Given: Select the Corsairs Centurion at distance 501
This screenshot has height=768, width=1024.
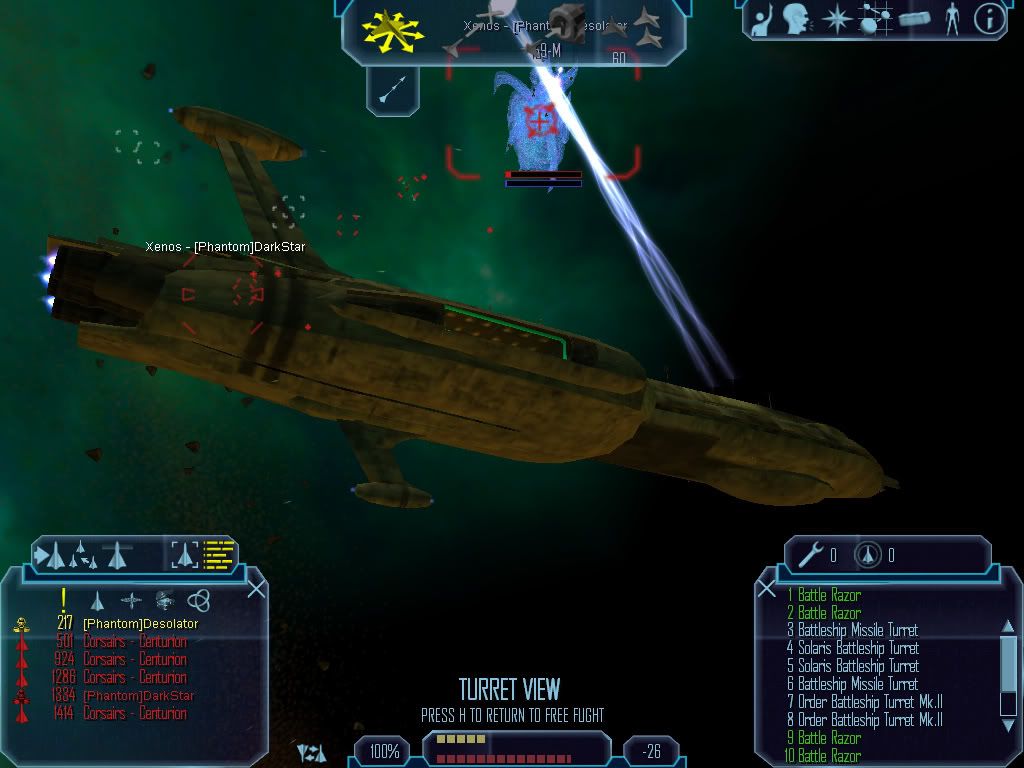Looking at the screenshot, I should (134, 642).
